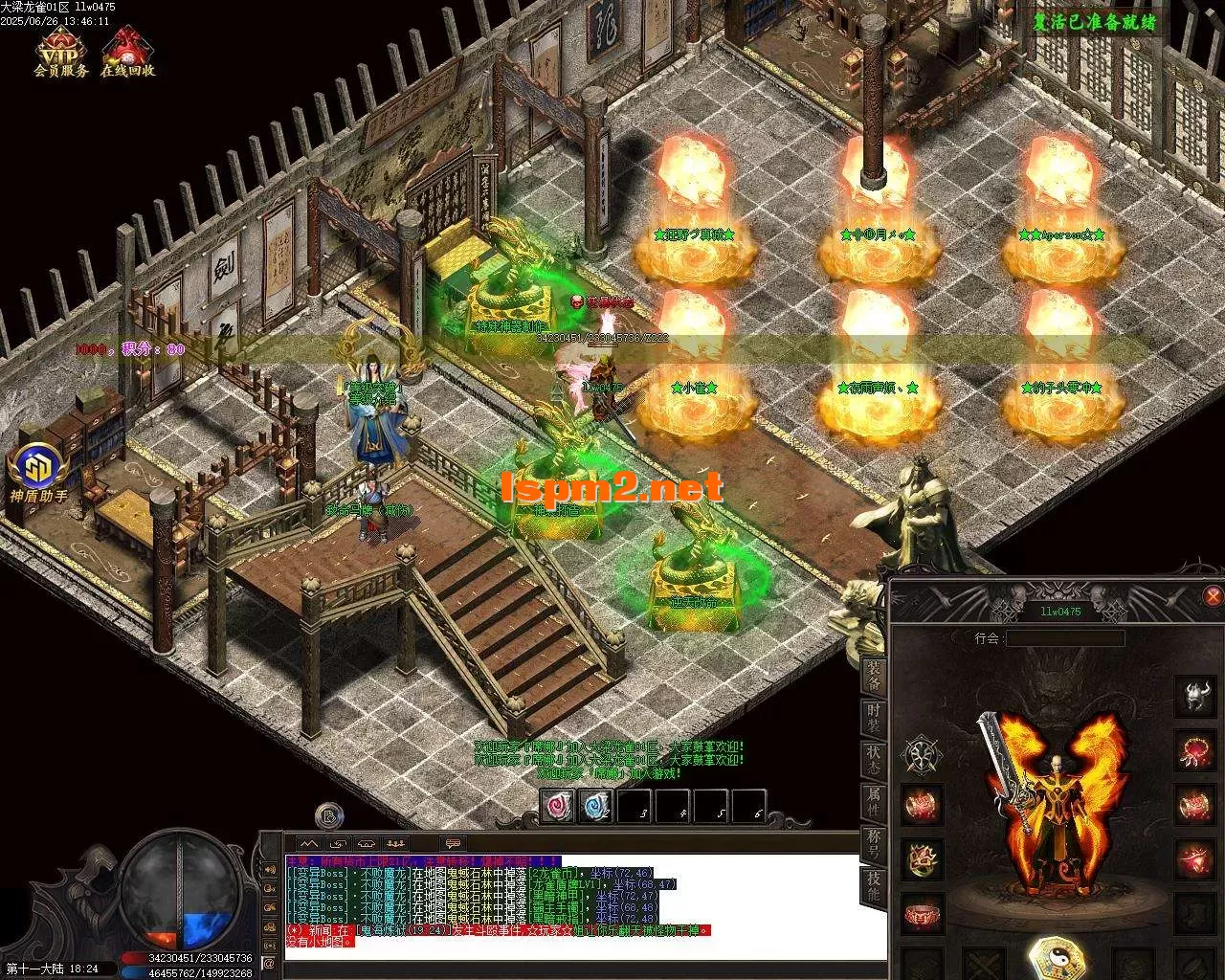Click the round B button above the chat
The image size is (1225, 980).
click(x=330, y=815)
